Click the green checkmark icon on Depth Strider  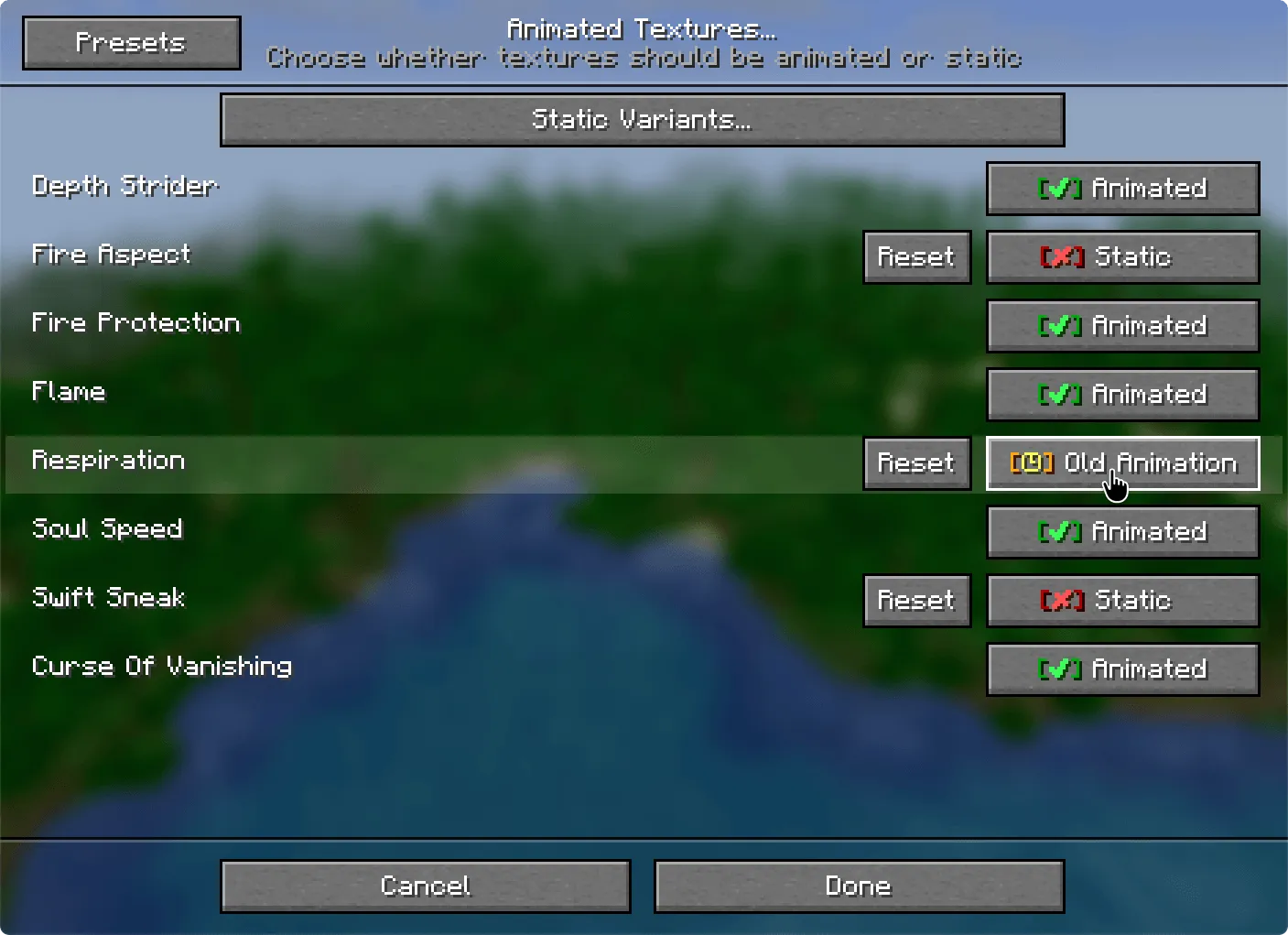coord(1058,189)
